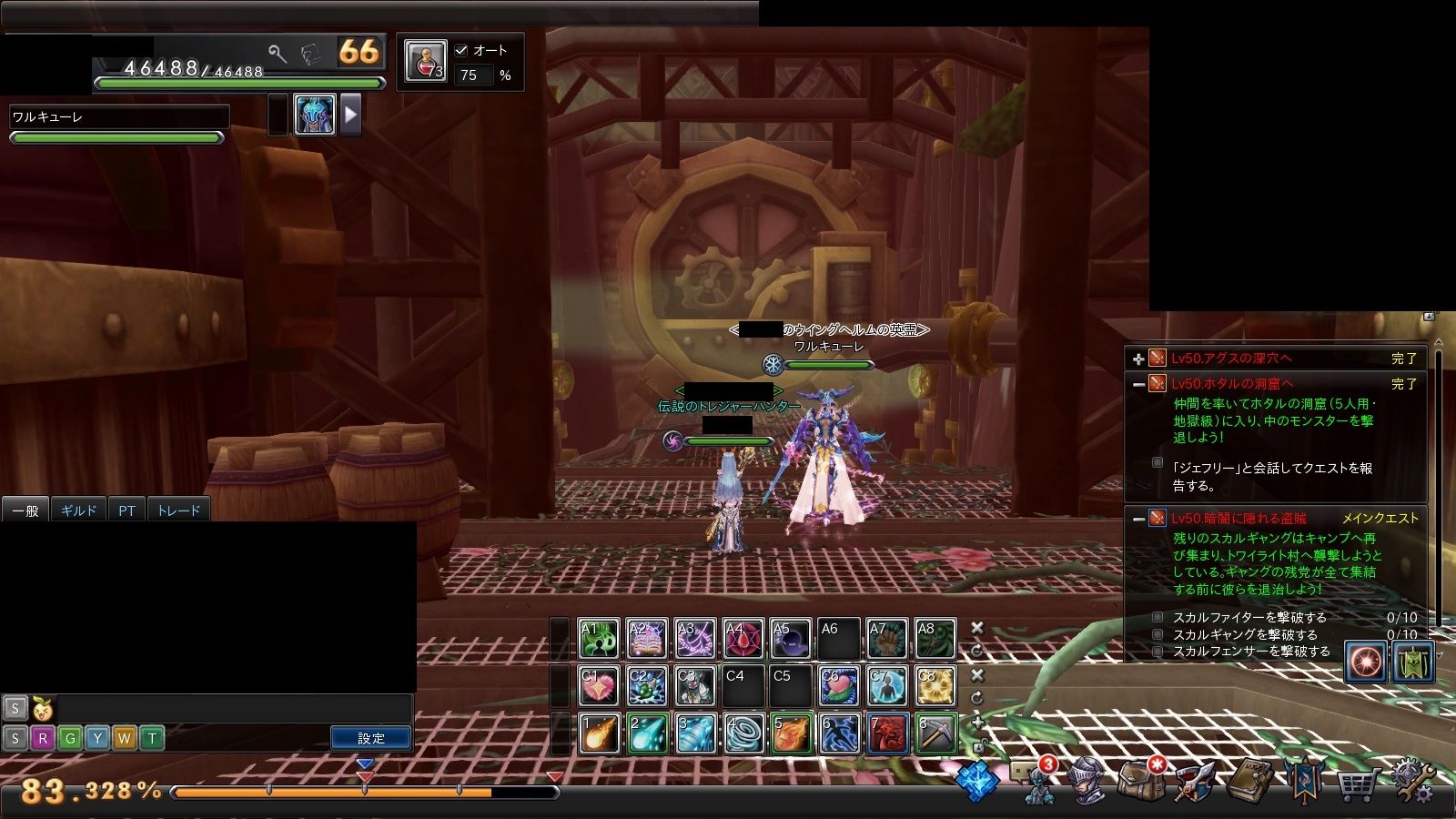Open the chat emoticon picker
The image size is (1456, 819).
coord(41,708)
